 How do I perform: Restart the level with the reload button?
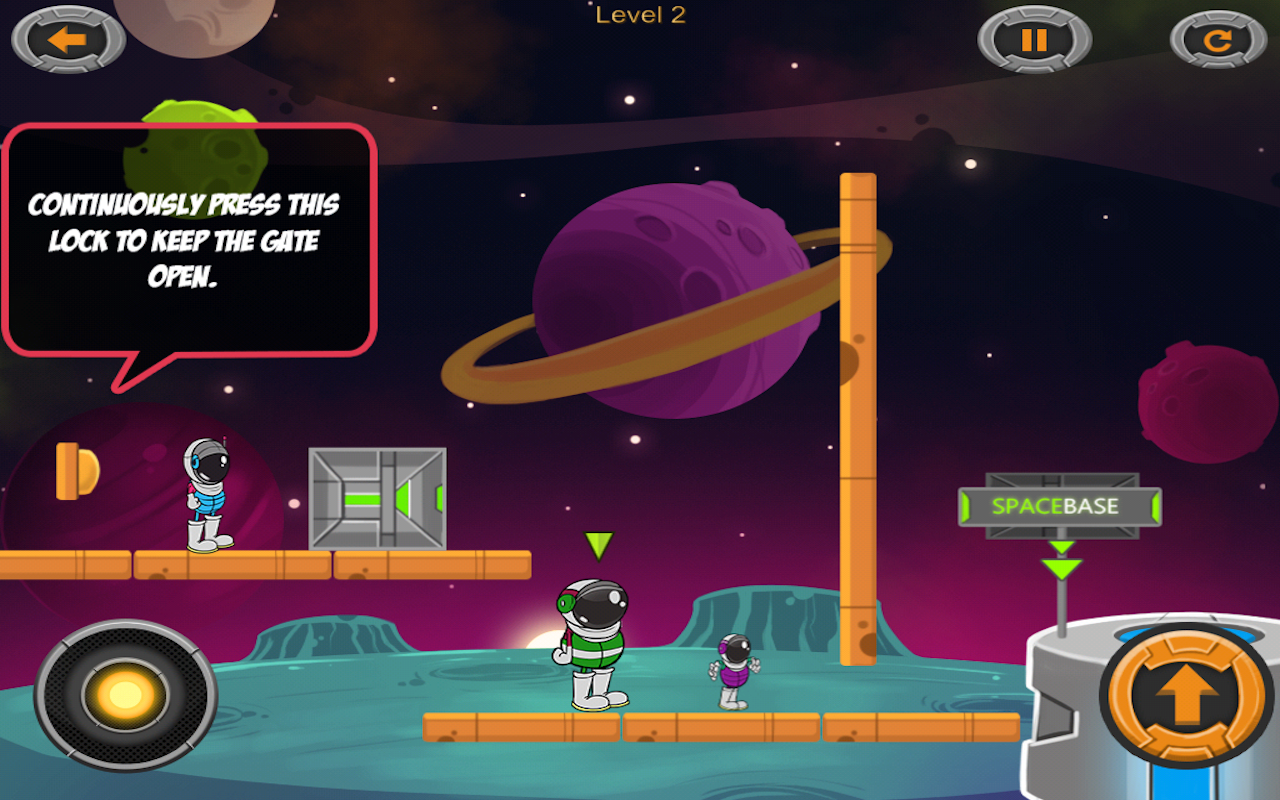tap(1217, 41)
